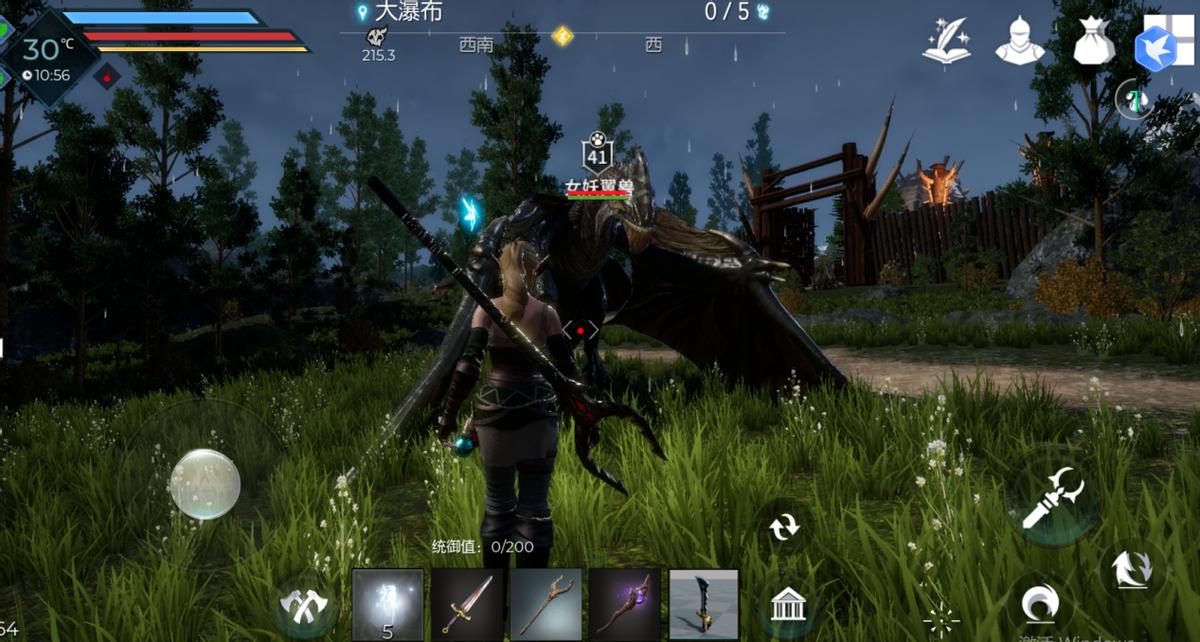This screenshot has height=642, width=1200.
Task: Open the money bag inventory
Action: tap(1094, 42)
